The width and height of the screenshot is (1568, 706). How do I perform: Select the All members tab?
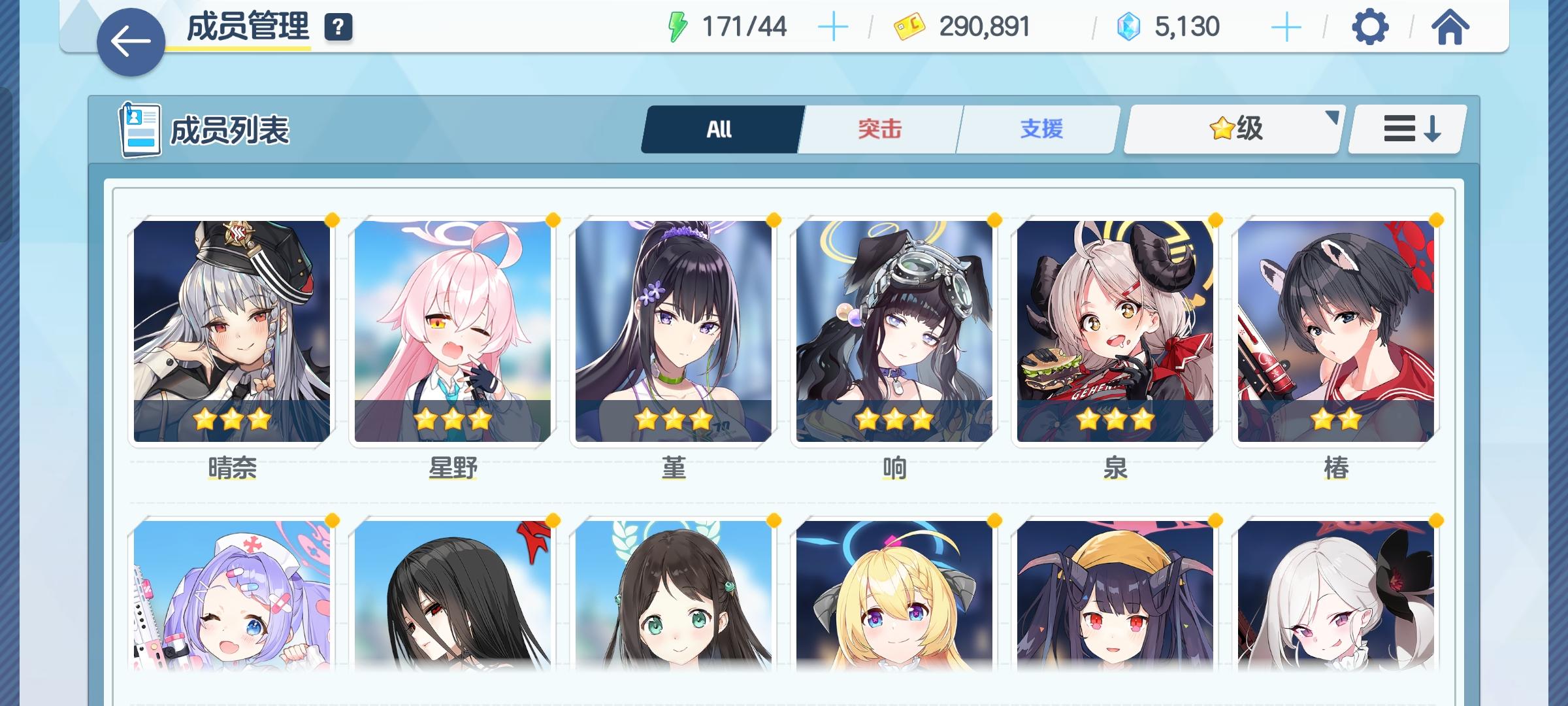pyautogui.click(x=721, y=129)
